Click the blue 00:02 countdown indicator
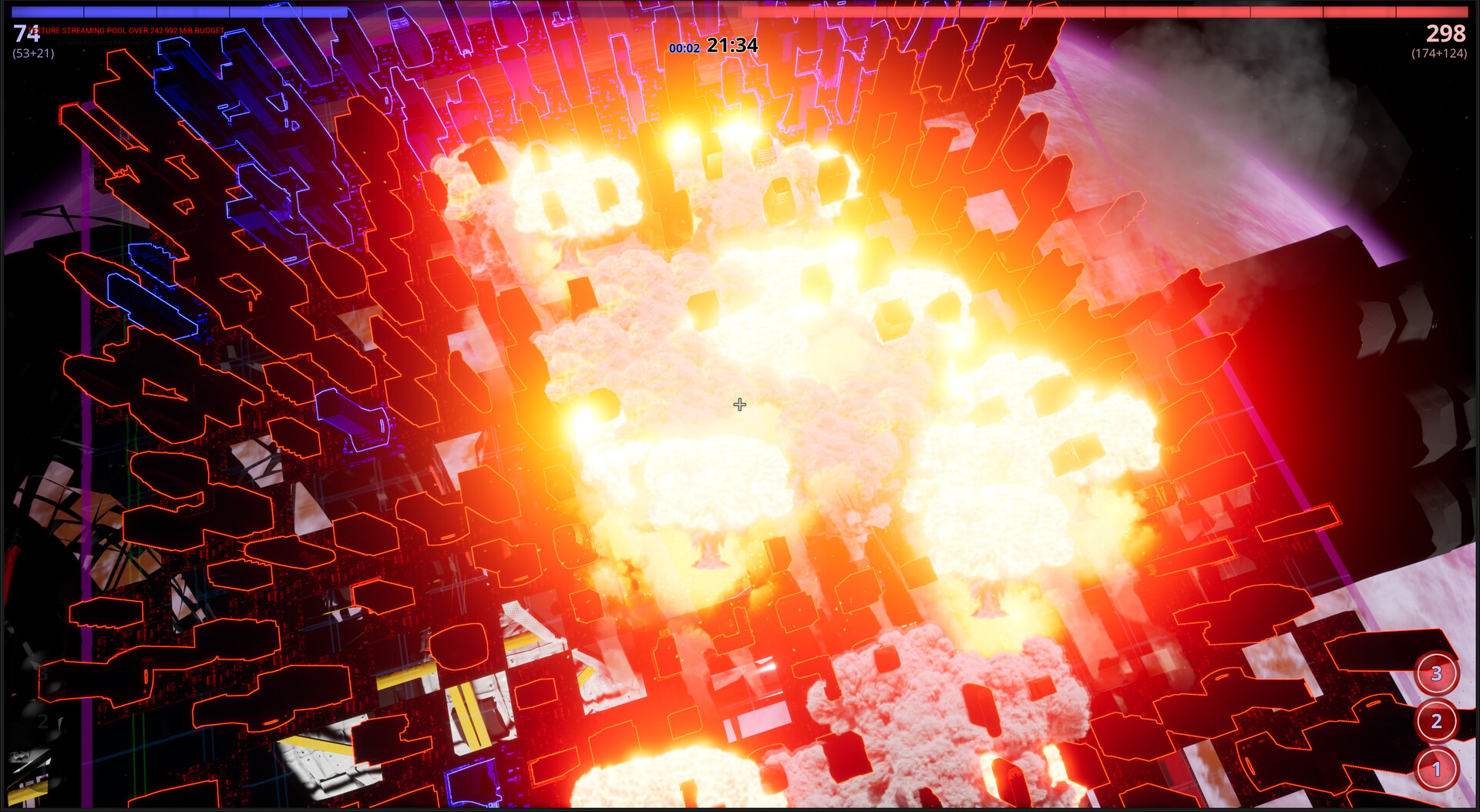Screen dimensions: 1480x812 (x=684, y=48)
